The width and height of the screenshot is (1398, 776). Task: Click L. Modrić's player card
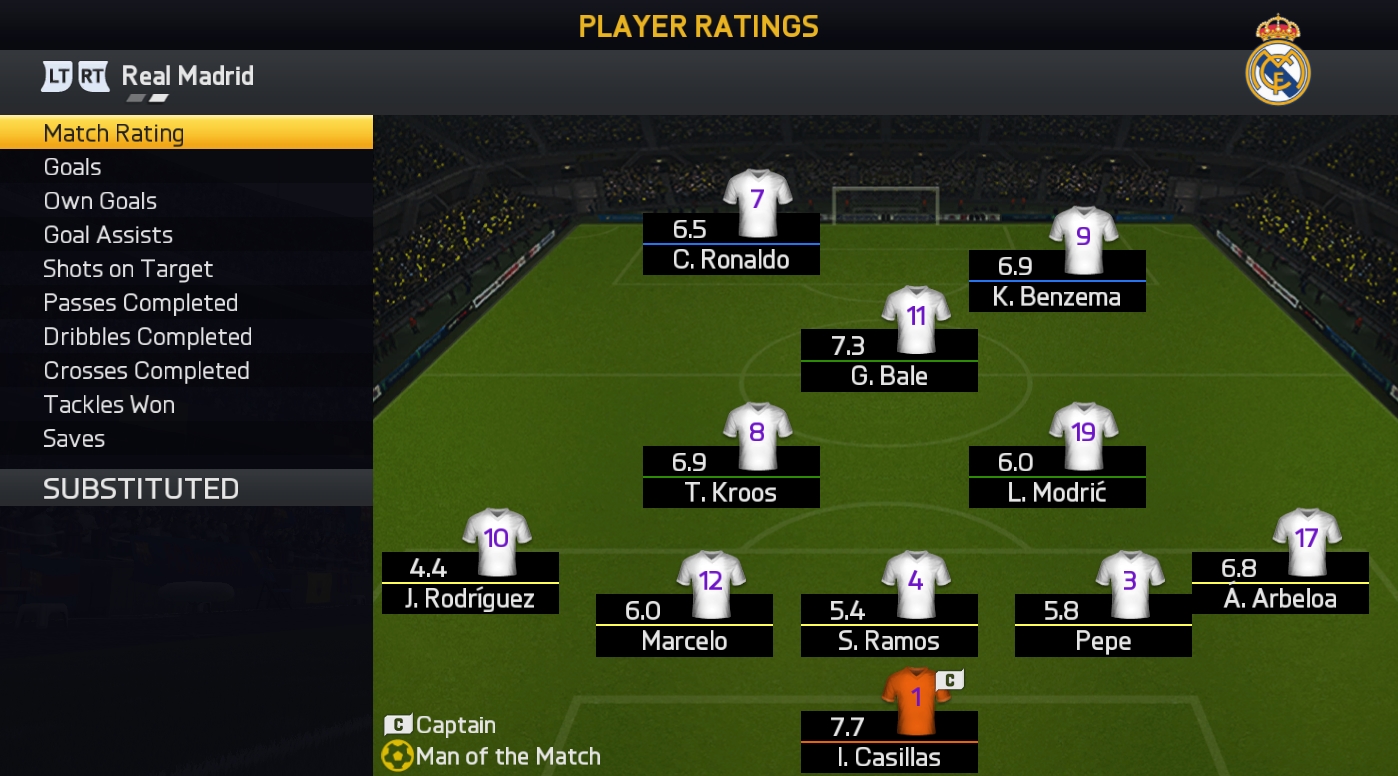1057,476
